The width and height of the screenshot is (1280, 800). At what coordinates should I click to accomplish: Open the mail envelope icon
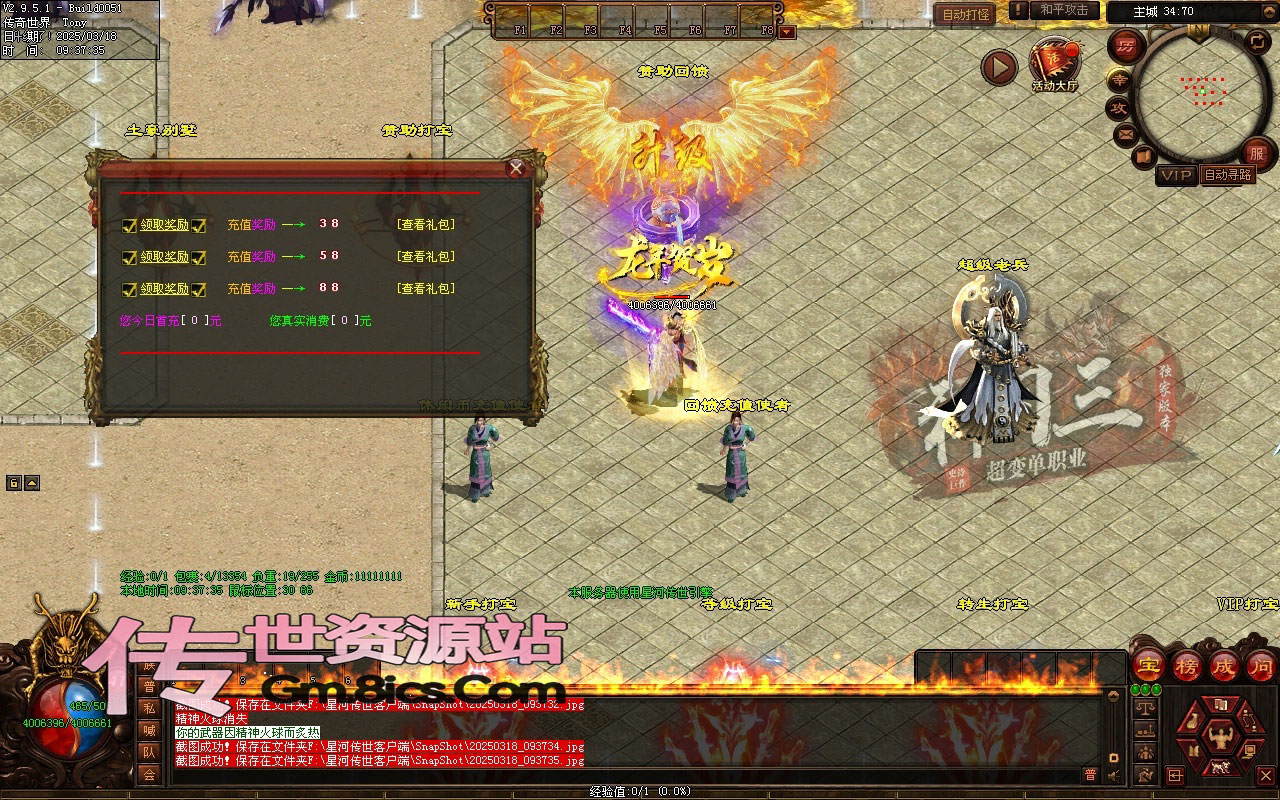(x=1126, y=134)
